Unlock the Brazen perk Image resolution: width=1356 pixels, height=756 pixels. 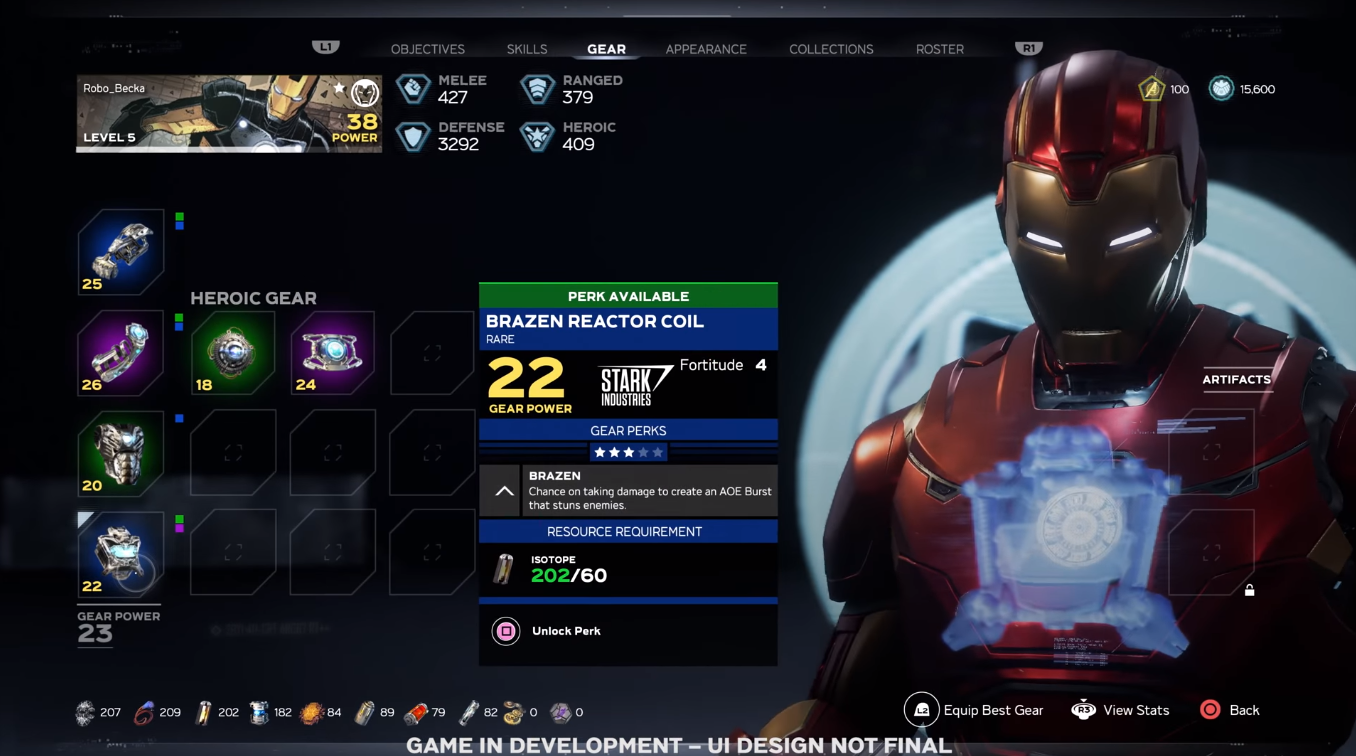pyautogui.click(x=507, y=631)
